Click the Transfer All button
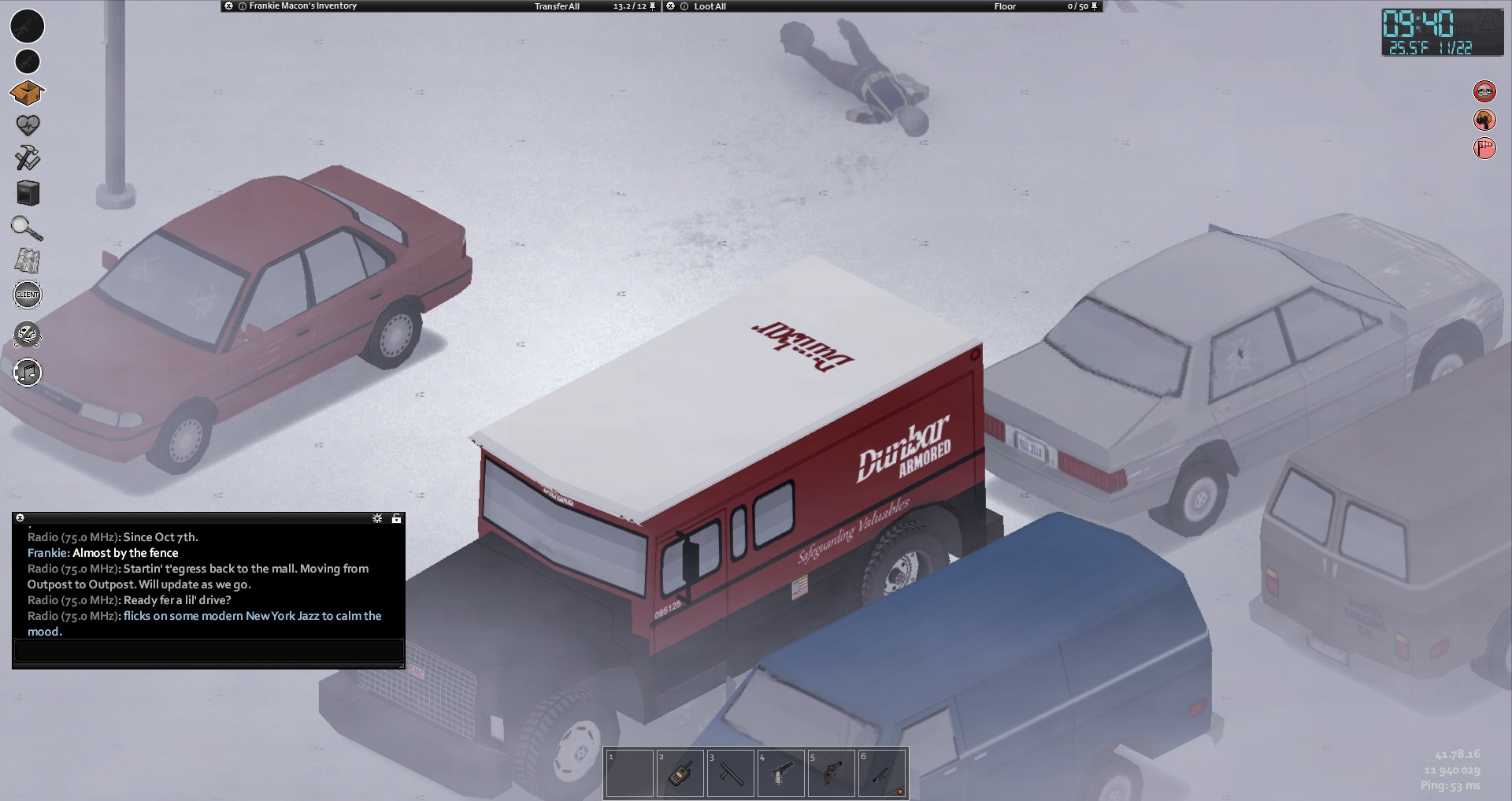The width and height of the screenshot is (1512, 801). 557,6
